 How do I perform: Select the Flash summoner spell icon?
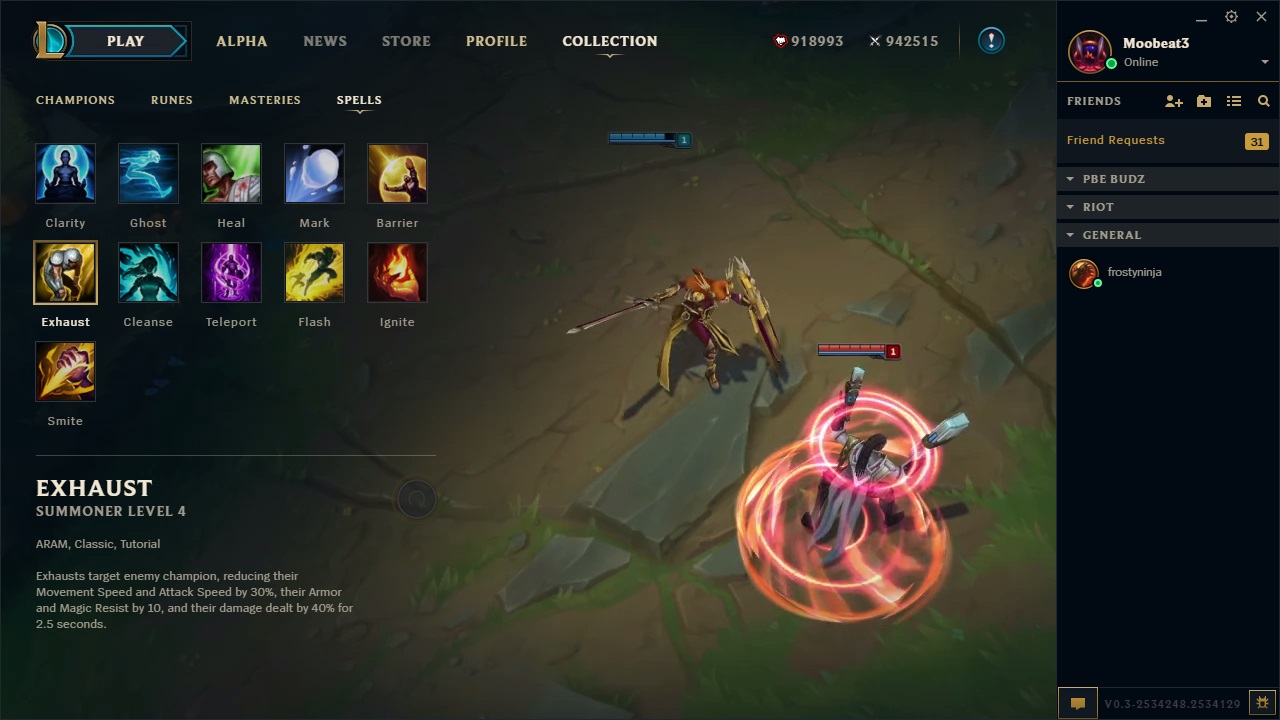point(314,272)
